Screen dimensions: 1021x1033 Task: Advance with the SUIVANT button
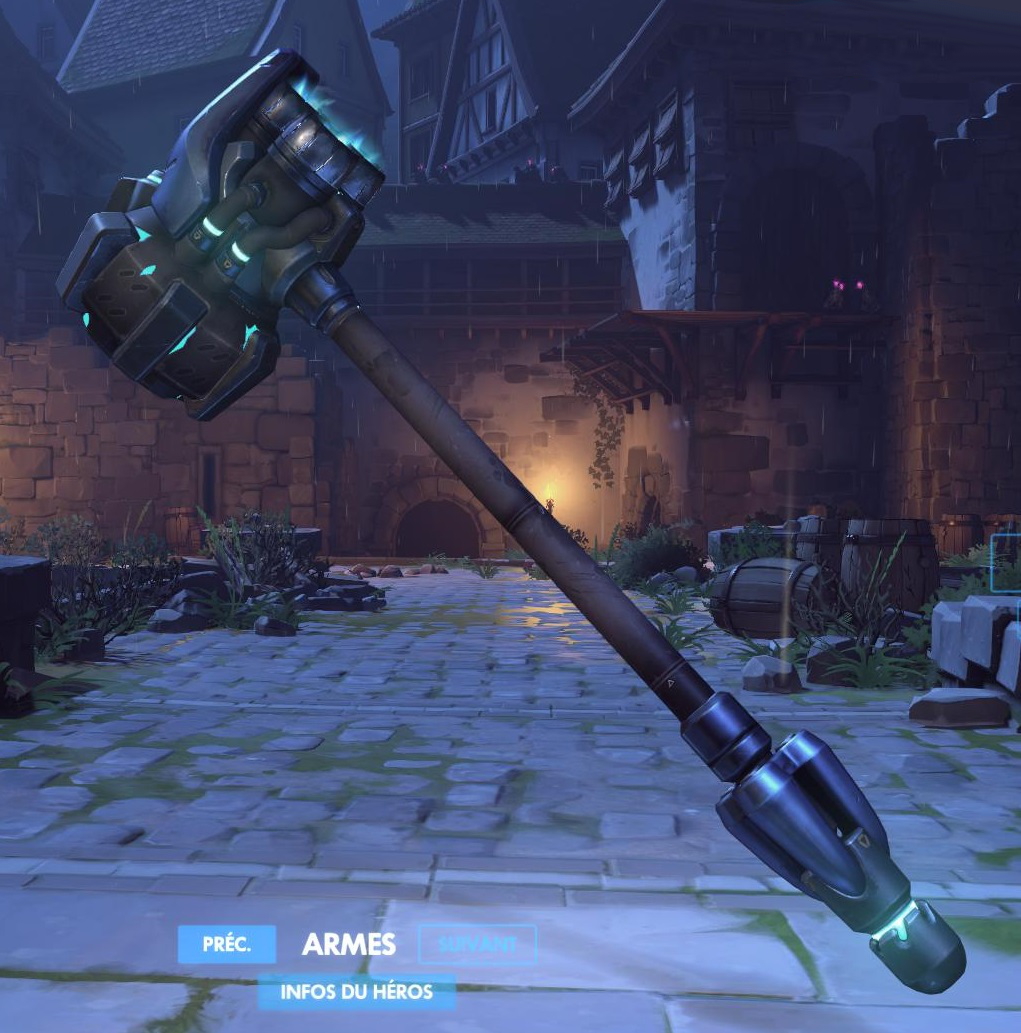click(x=477, y=944)
